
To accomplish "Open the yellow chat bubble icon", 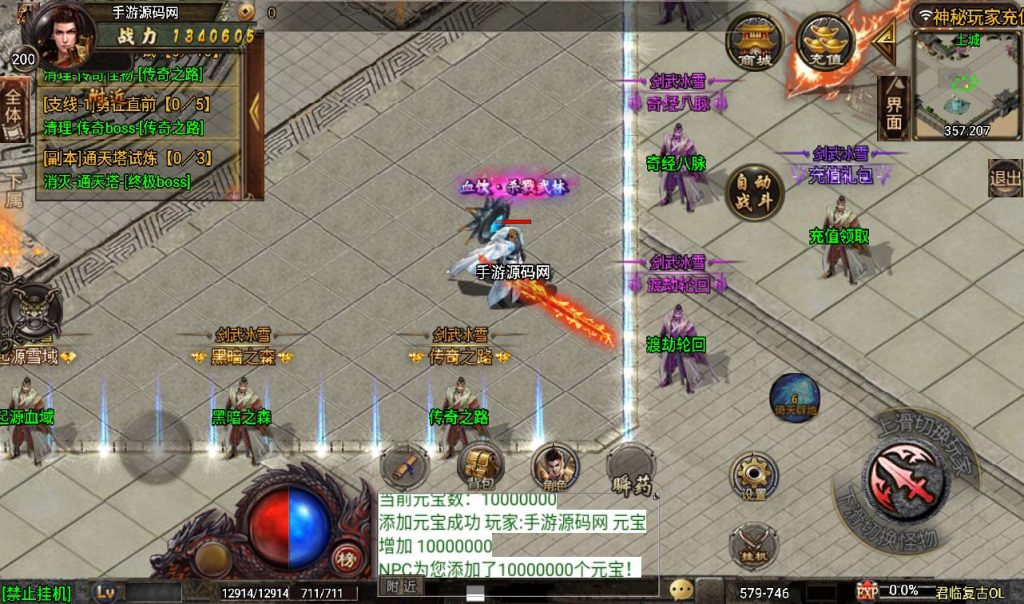I will (682, 589).
